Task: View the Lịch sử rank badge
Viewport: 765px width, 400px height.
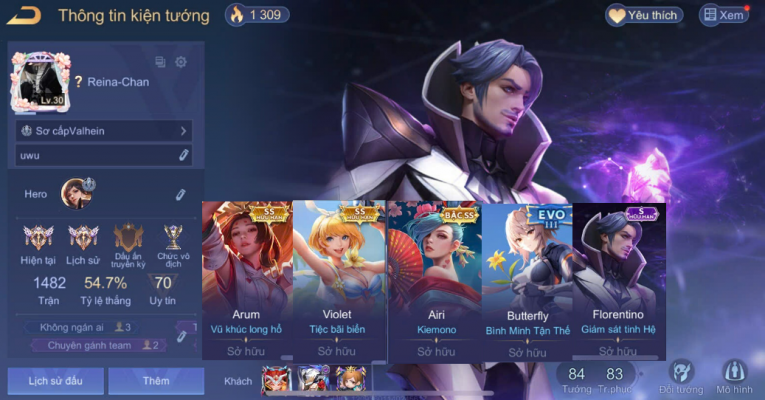Action: coord(83,240)
